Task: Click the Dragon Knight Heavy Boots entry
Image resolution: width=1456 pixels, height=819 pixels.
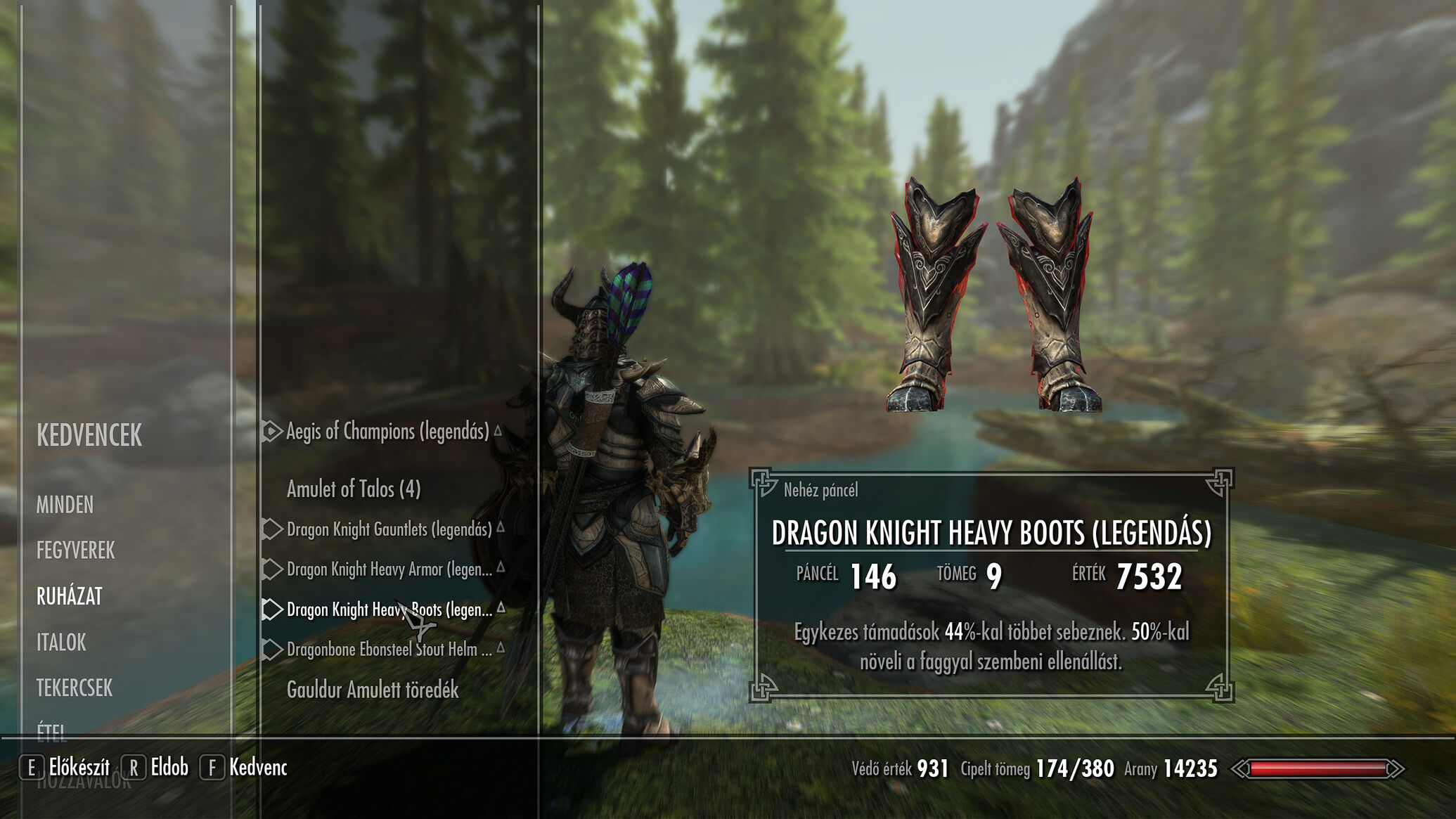Action: pos(389,609)
